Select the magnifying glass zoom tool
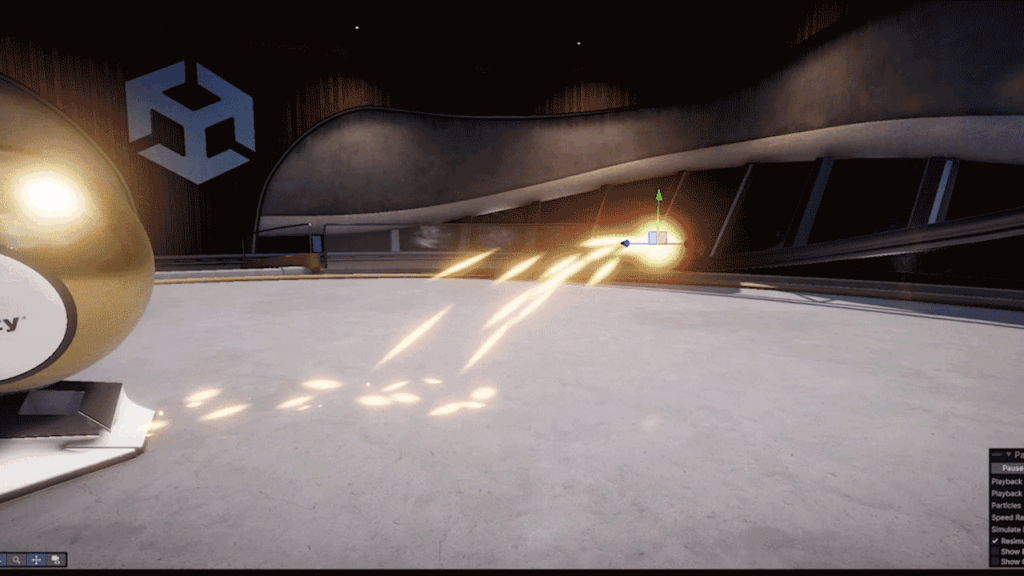The height and width of the screenshot is (576, 1024). click(17, 560)
